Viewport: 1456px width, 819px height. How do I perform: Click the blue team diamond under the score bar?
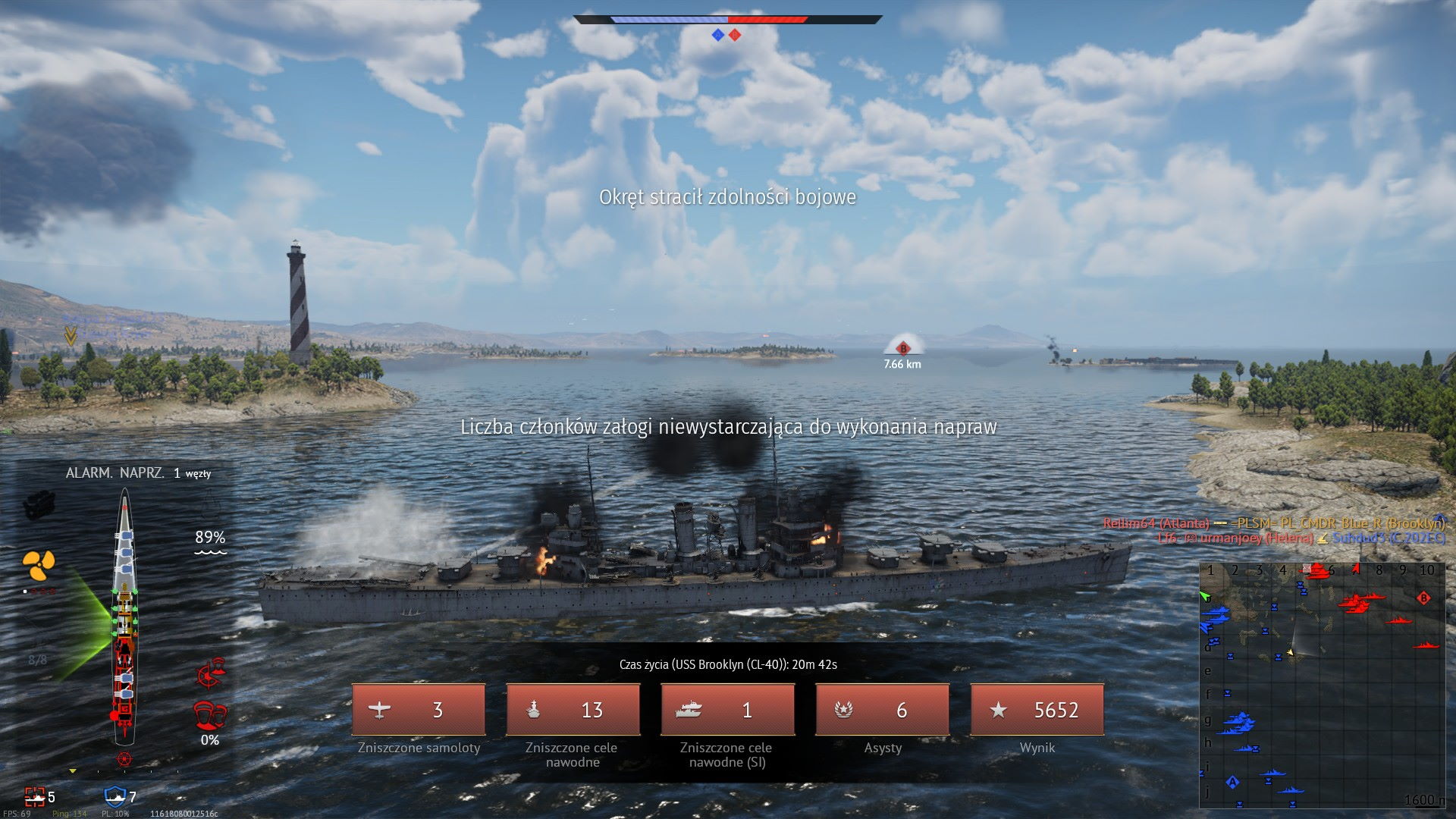pos(717,35)
